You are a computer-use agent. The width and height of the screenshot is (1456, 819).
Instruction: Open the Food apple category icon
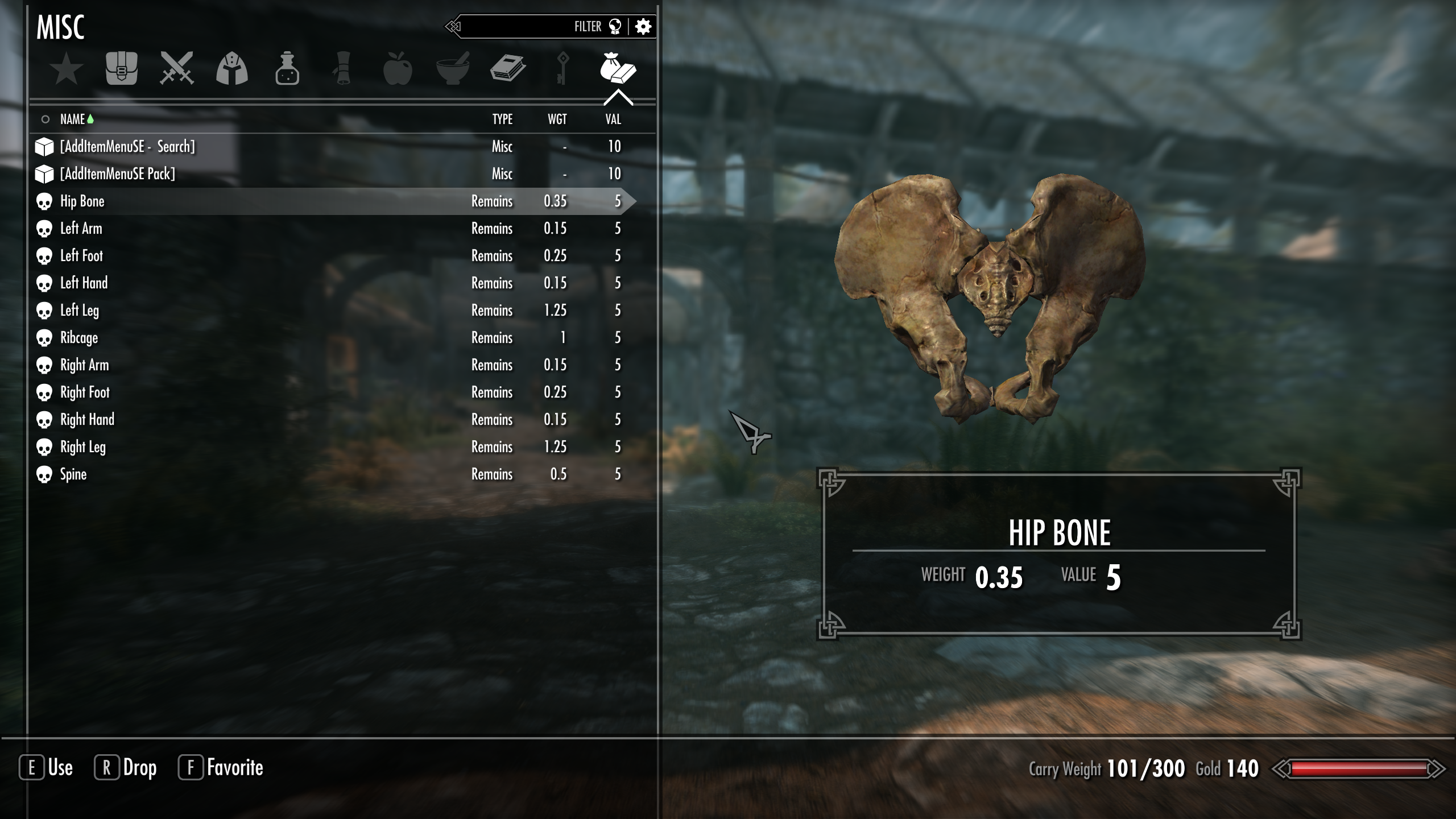(398, 69)
